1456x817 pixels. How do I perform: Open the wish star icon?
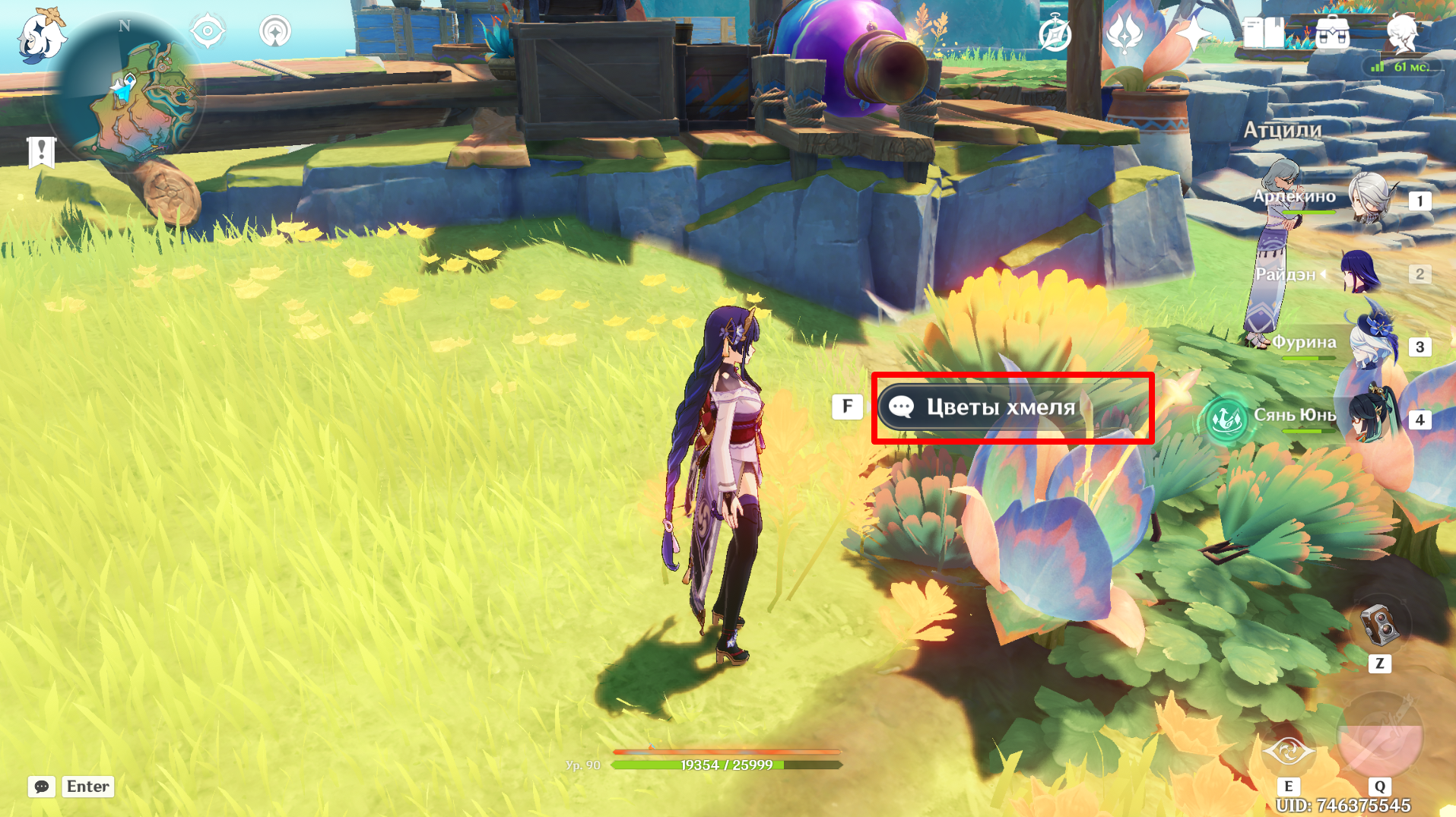pos(1193,34)
